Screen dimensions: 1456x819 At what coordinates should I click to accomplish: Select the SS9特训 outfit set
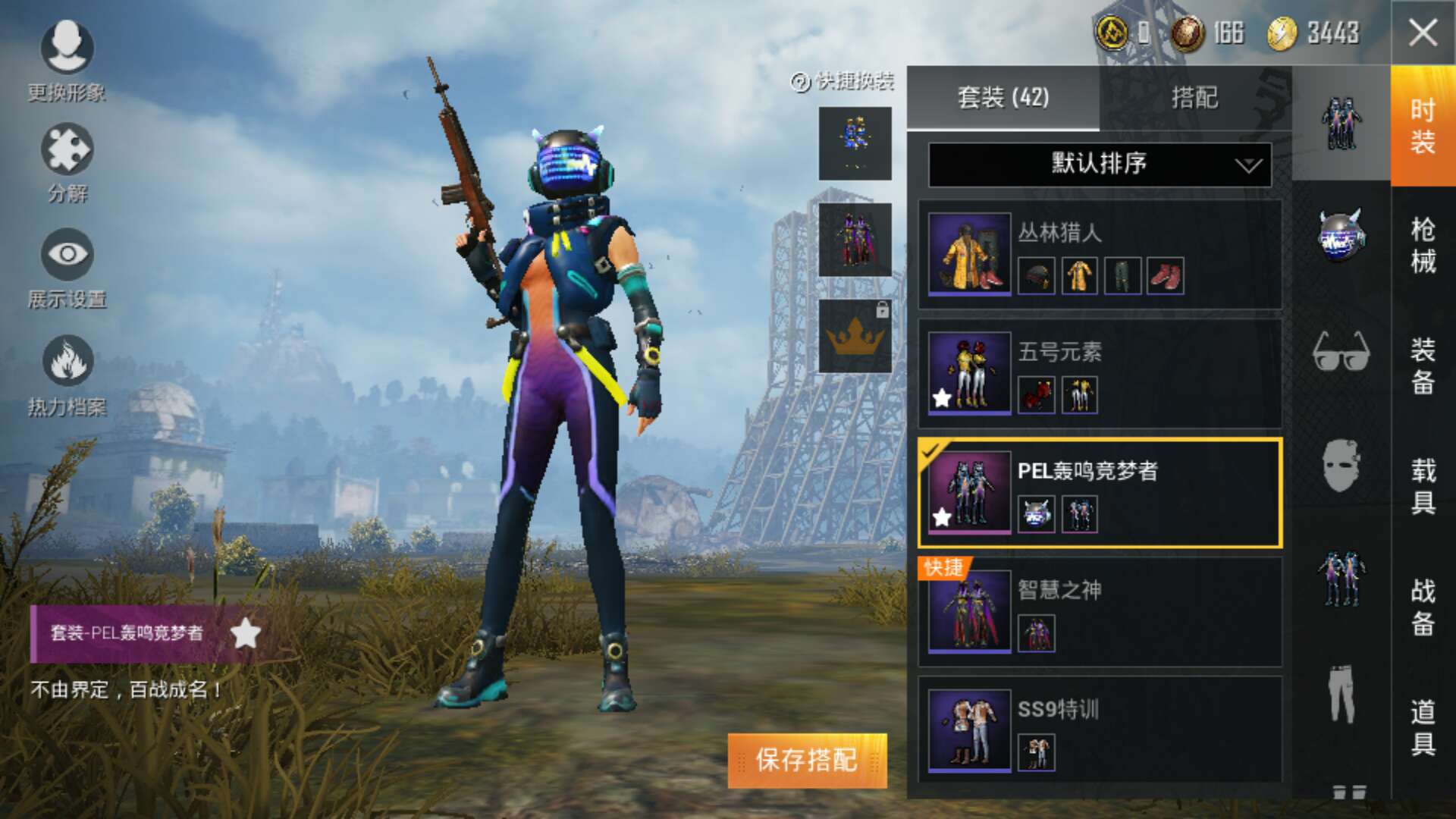click(1100, 730)
